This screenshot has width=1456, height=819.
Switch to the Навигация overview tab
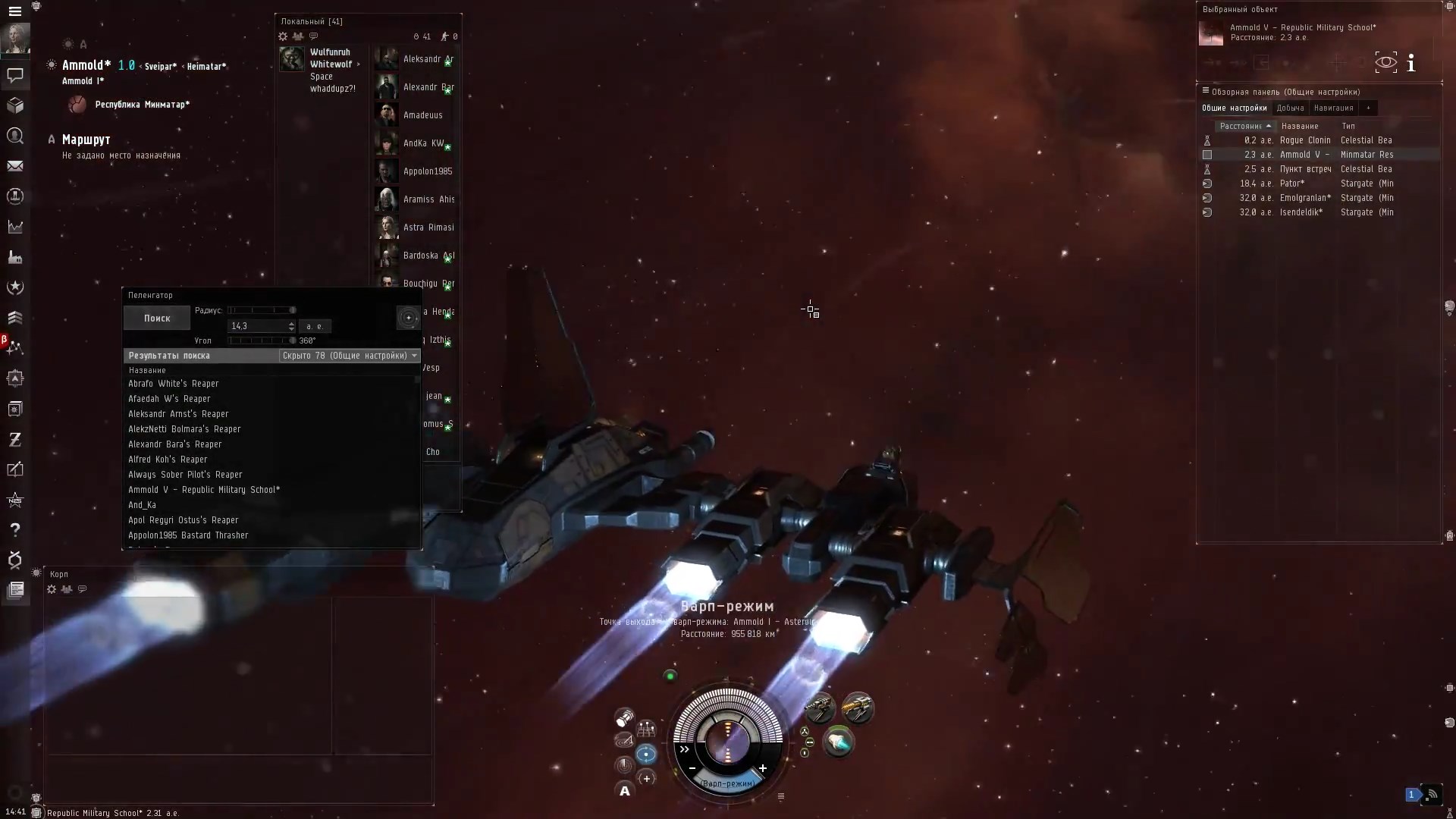pos(1334,108)
